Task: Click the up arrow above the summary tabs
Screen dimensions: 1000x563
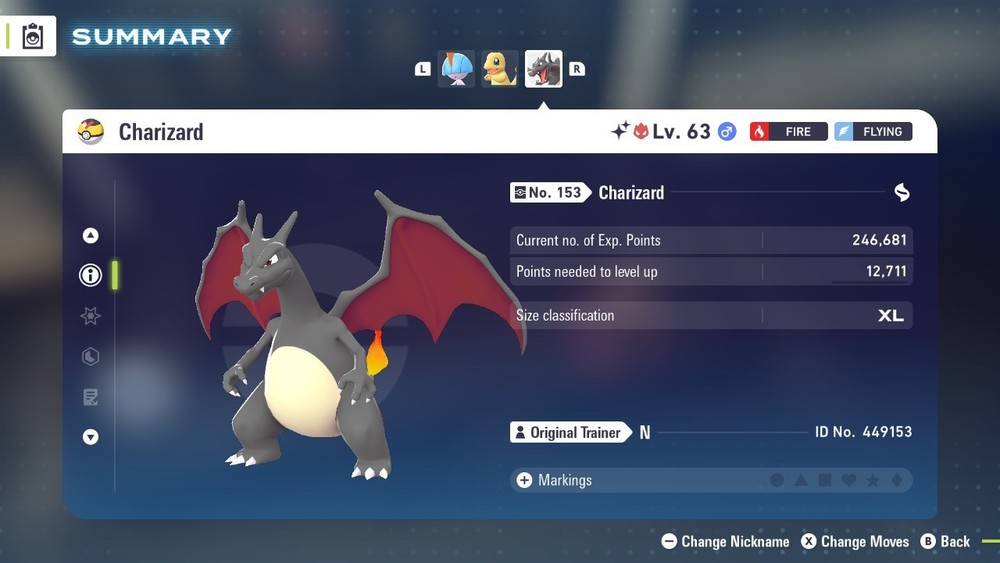Action: [90, 236]
